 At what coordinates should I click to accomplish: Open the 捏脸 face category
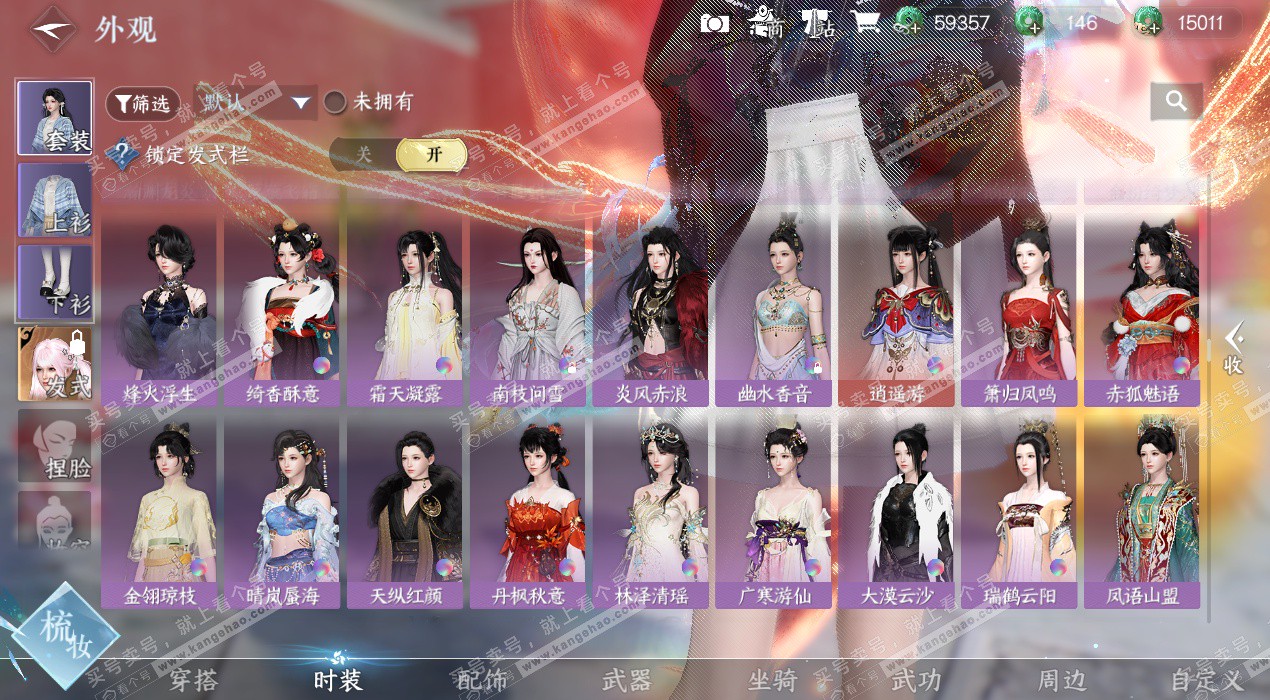point(55,446)
